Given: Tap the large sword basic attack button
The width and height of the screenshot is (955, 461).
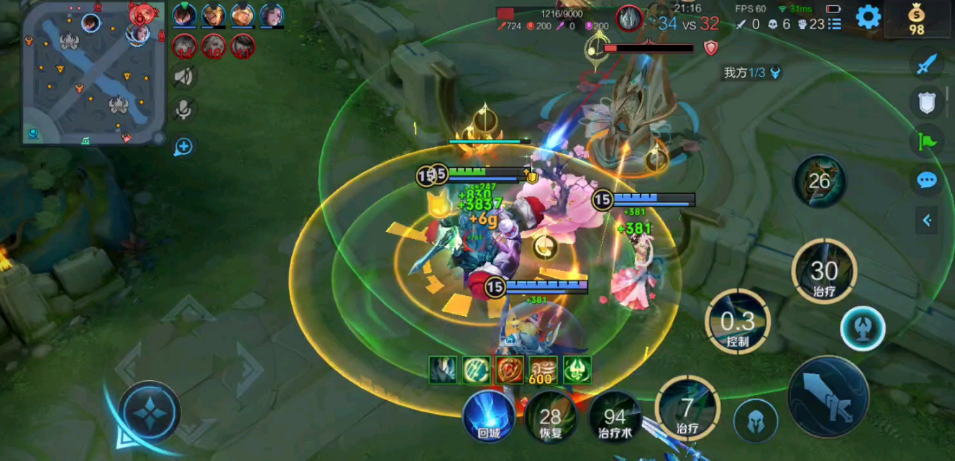Looking at the screenshot, I should point(829,396).
